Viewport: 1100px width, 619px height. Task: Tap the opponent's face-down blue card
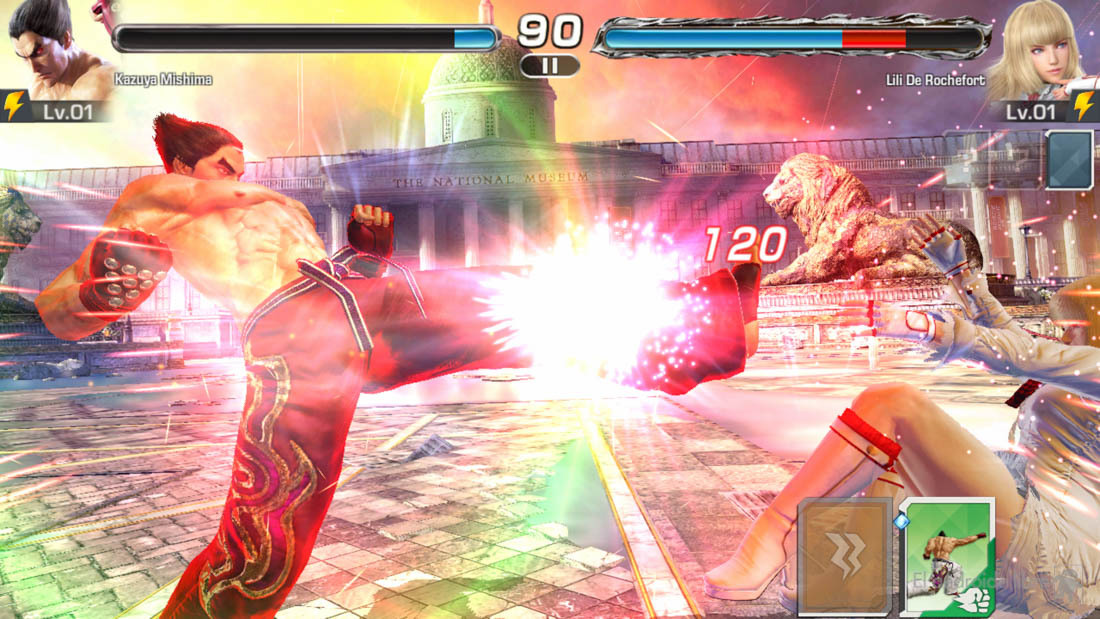coord(1069,160)
